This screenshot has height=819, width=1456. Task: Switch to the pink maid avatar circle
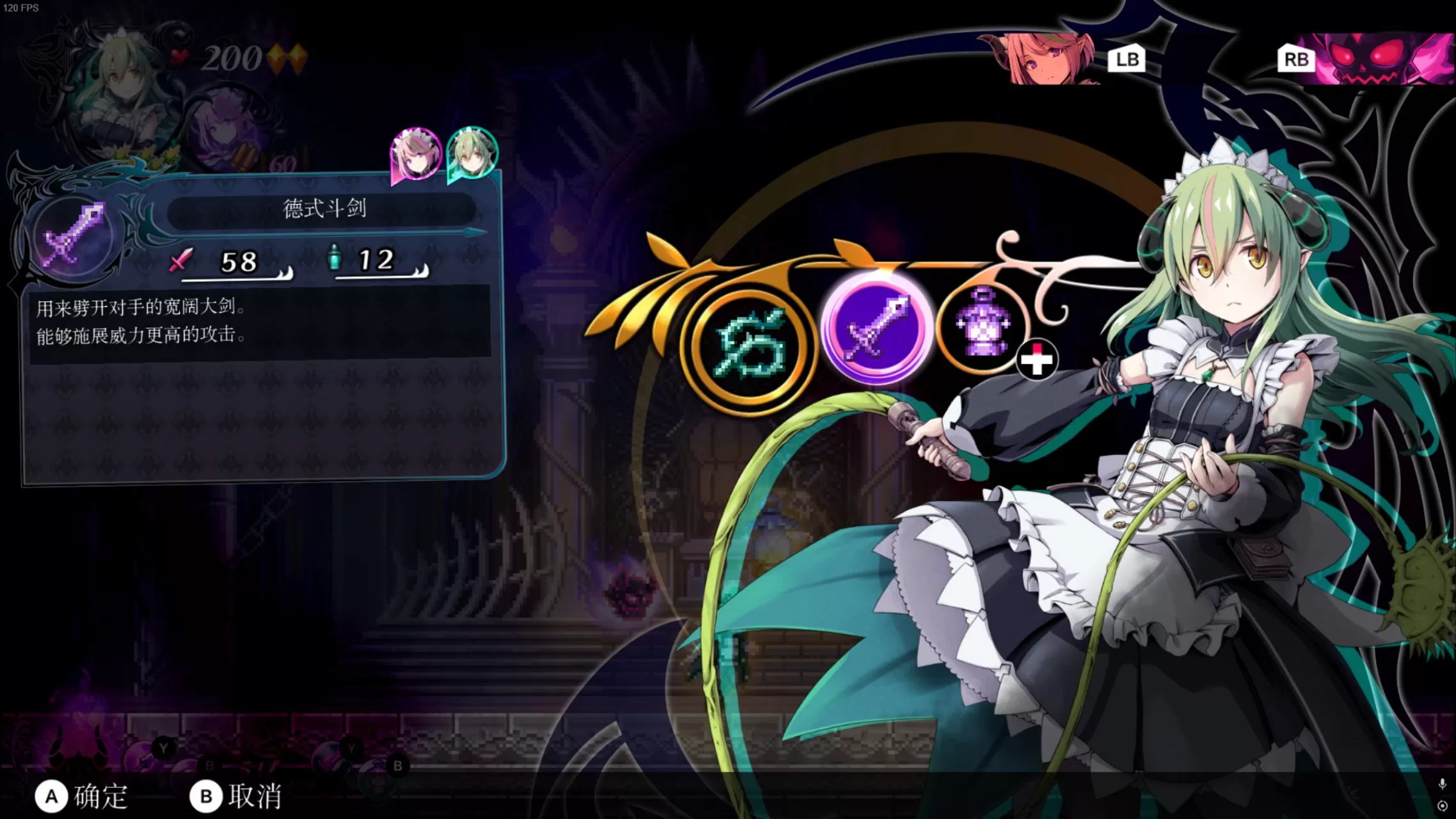click(414, 152)
